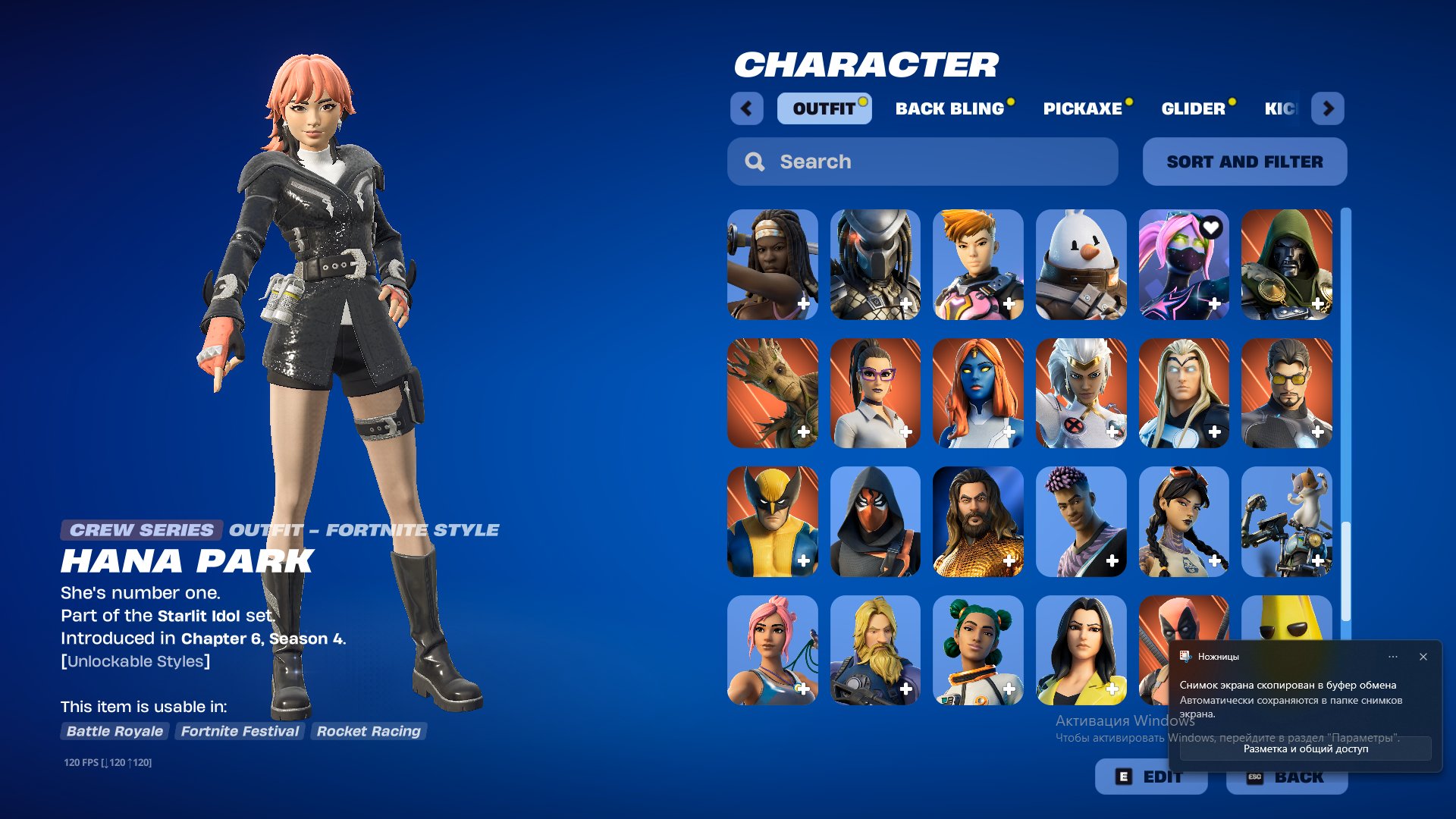Select the Michonne outfit thumbnail
1456x819 pixels.
[x=771, y=265]
